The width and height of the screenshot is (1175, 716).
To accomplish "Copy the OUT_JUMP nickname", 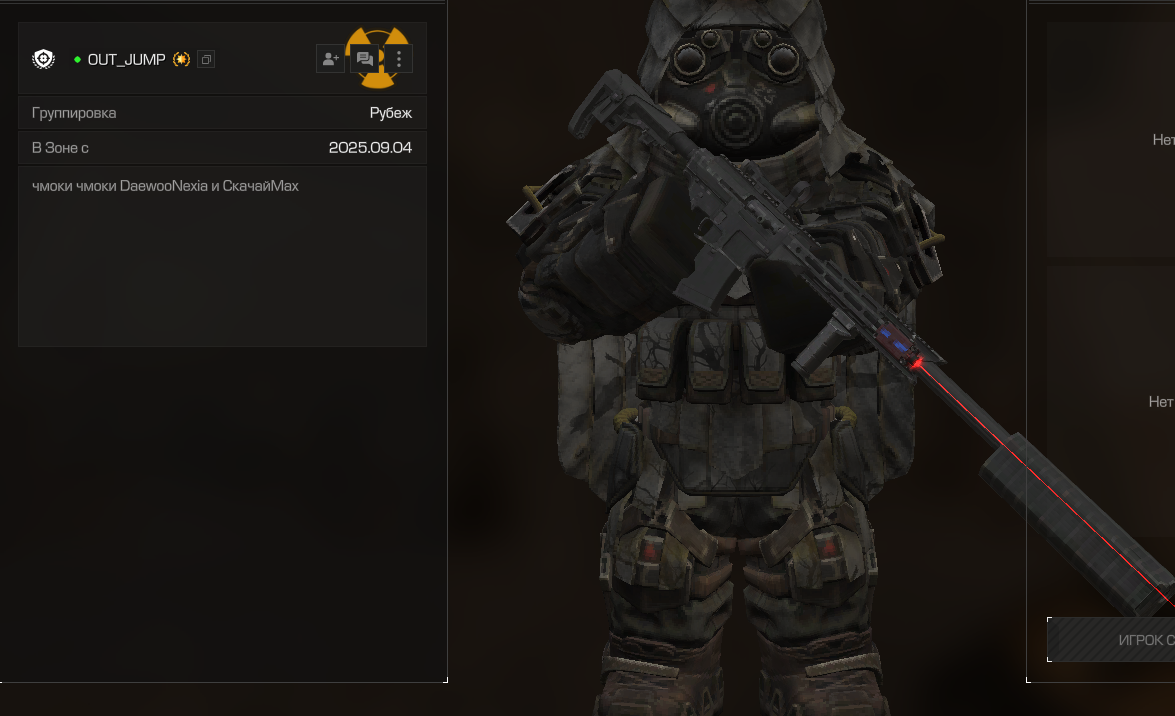I will tap(206, 60).
